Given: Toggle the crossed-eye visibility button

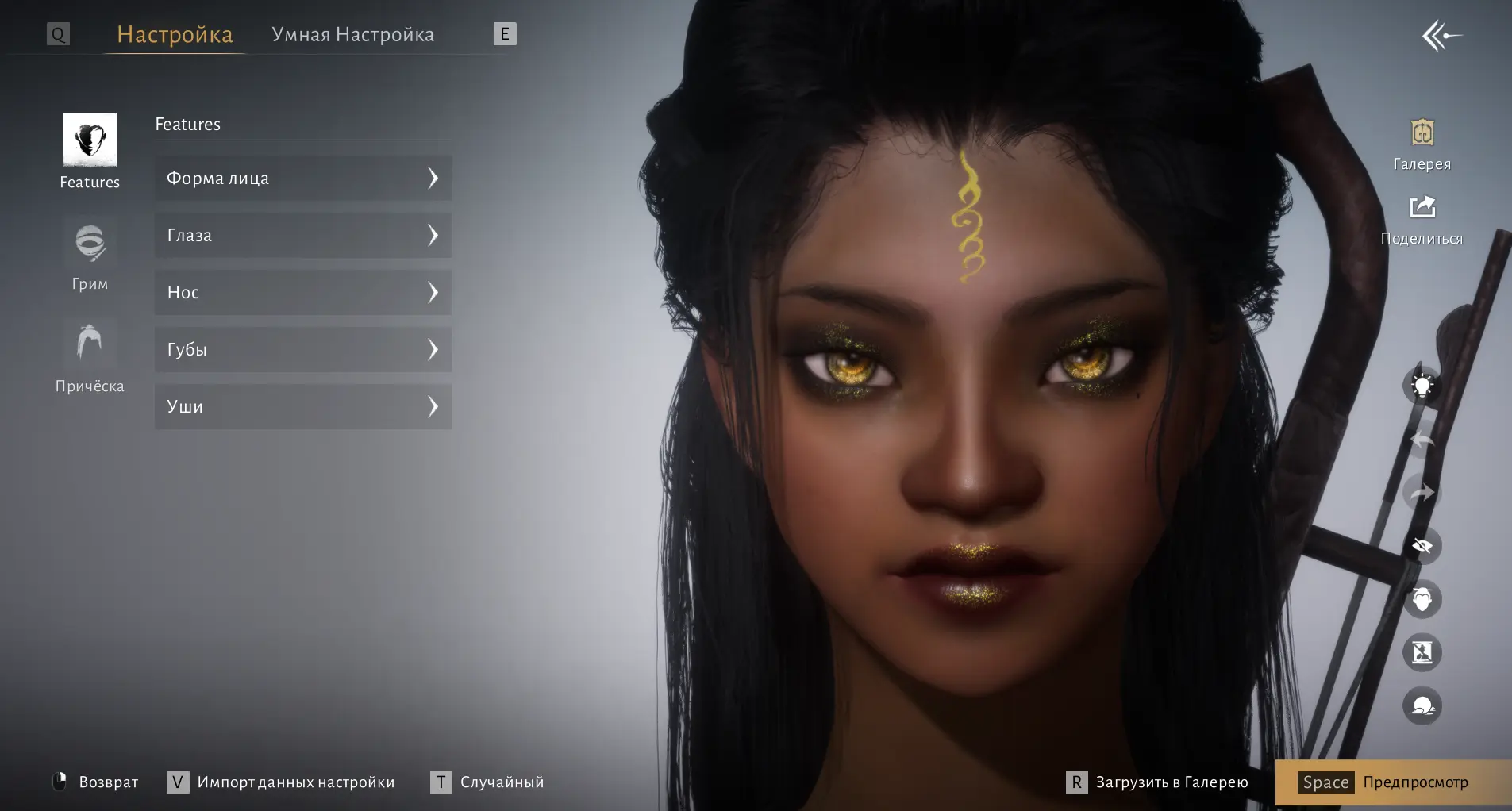Looking at the screenshot, I should (1422, 546).
